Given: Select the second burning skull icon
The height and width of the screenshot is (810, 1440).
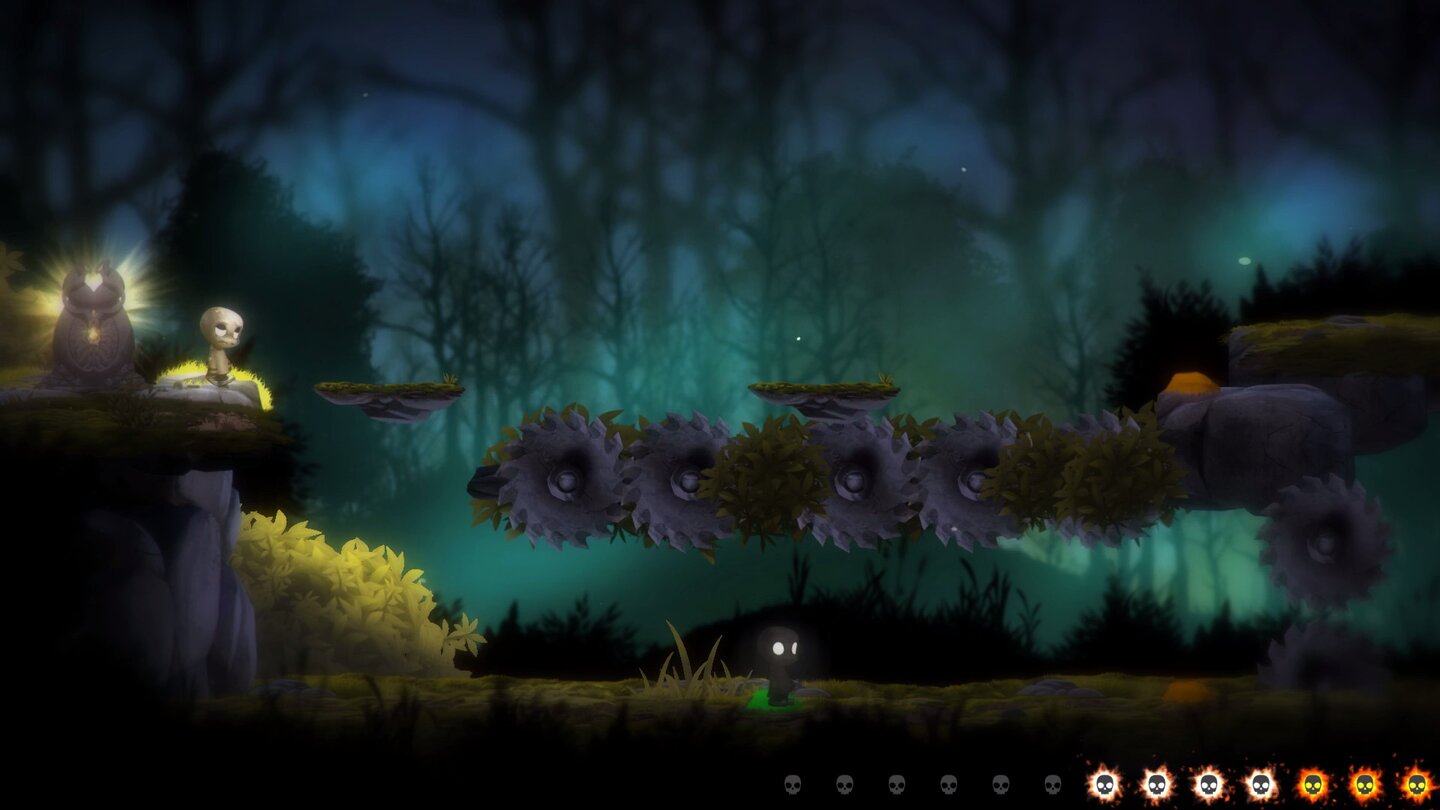Looking at the screenshot, I should coord(1156,783).
